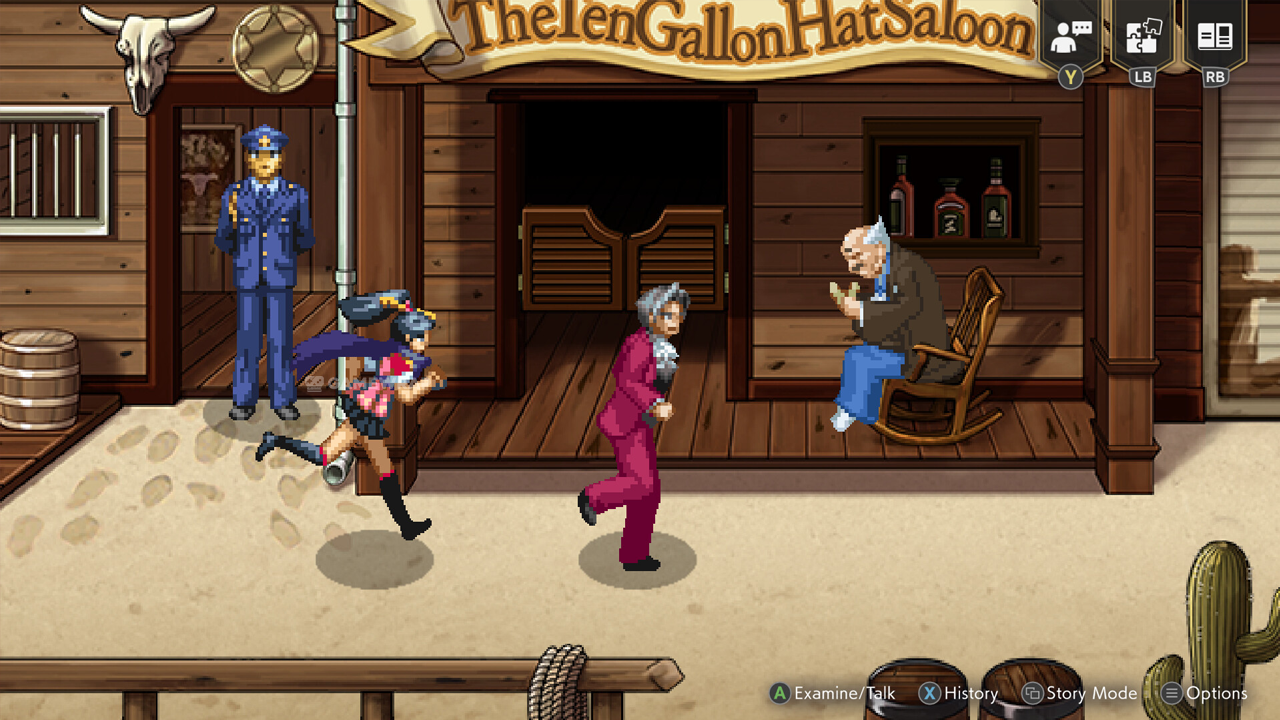The height and width of the screenshot is (720, 1280).
Task: Toggle Story Mode
Action: 1080,693
